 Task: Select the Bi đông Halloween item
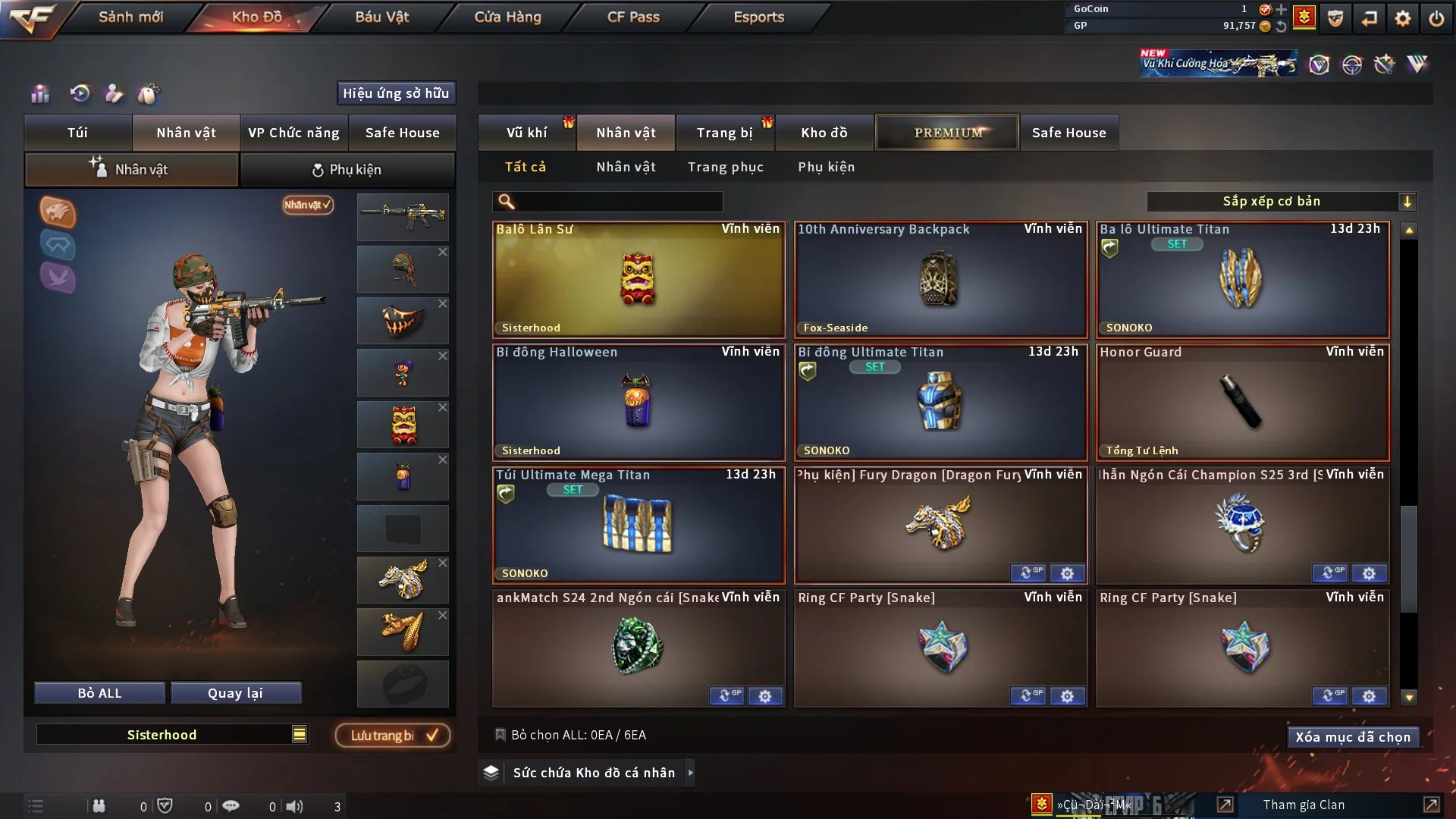639,403
